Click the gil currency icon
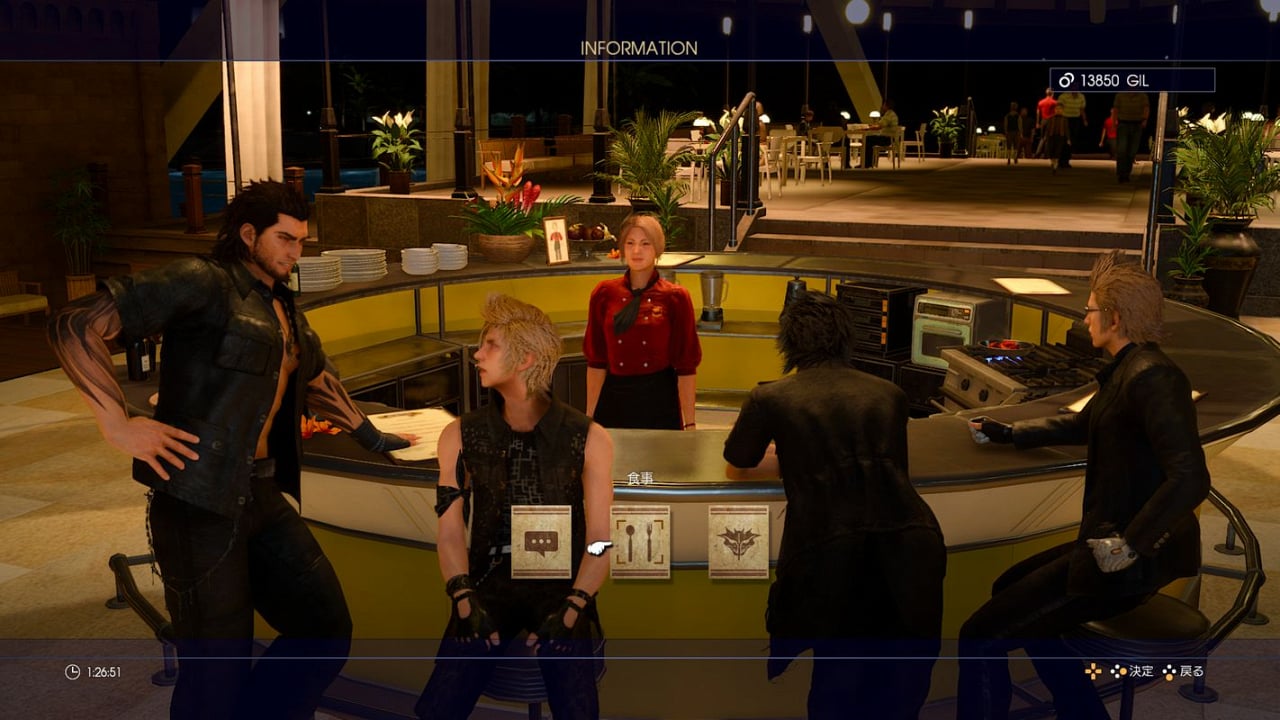This screenshot has width=1280, height=720. [1067, 80]
